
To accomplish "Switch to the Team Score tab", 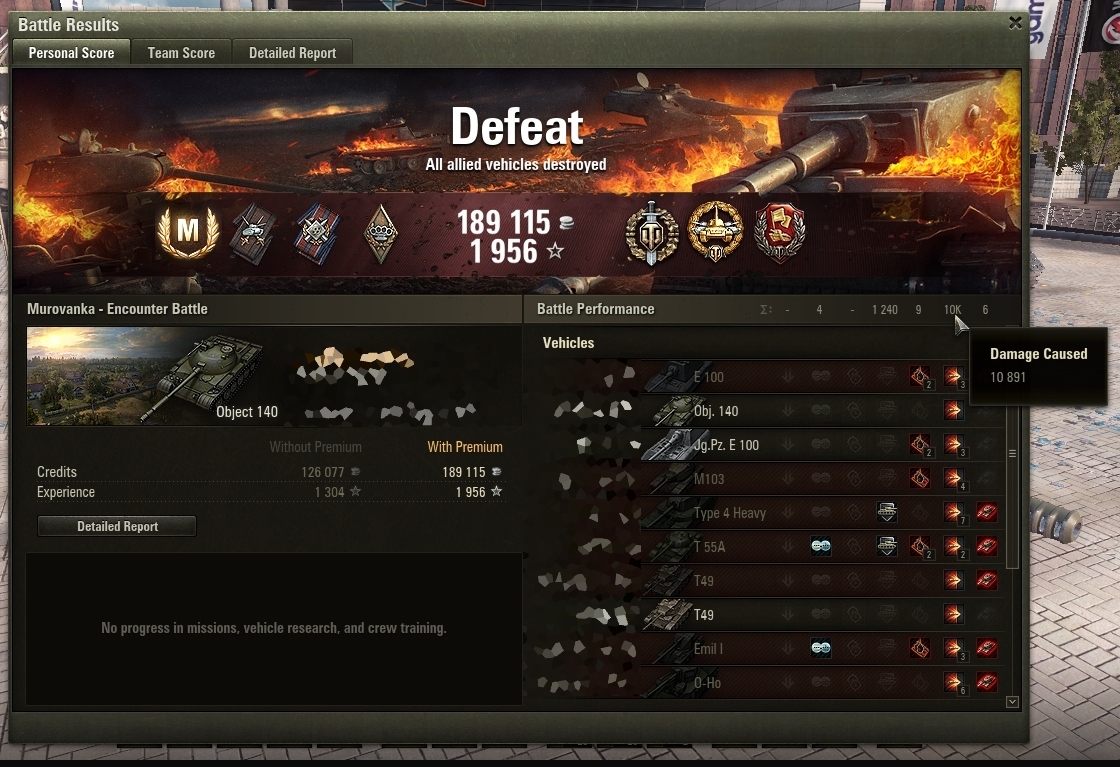I will (x=181, y=53).
